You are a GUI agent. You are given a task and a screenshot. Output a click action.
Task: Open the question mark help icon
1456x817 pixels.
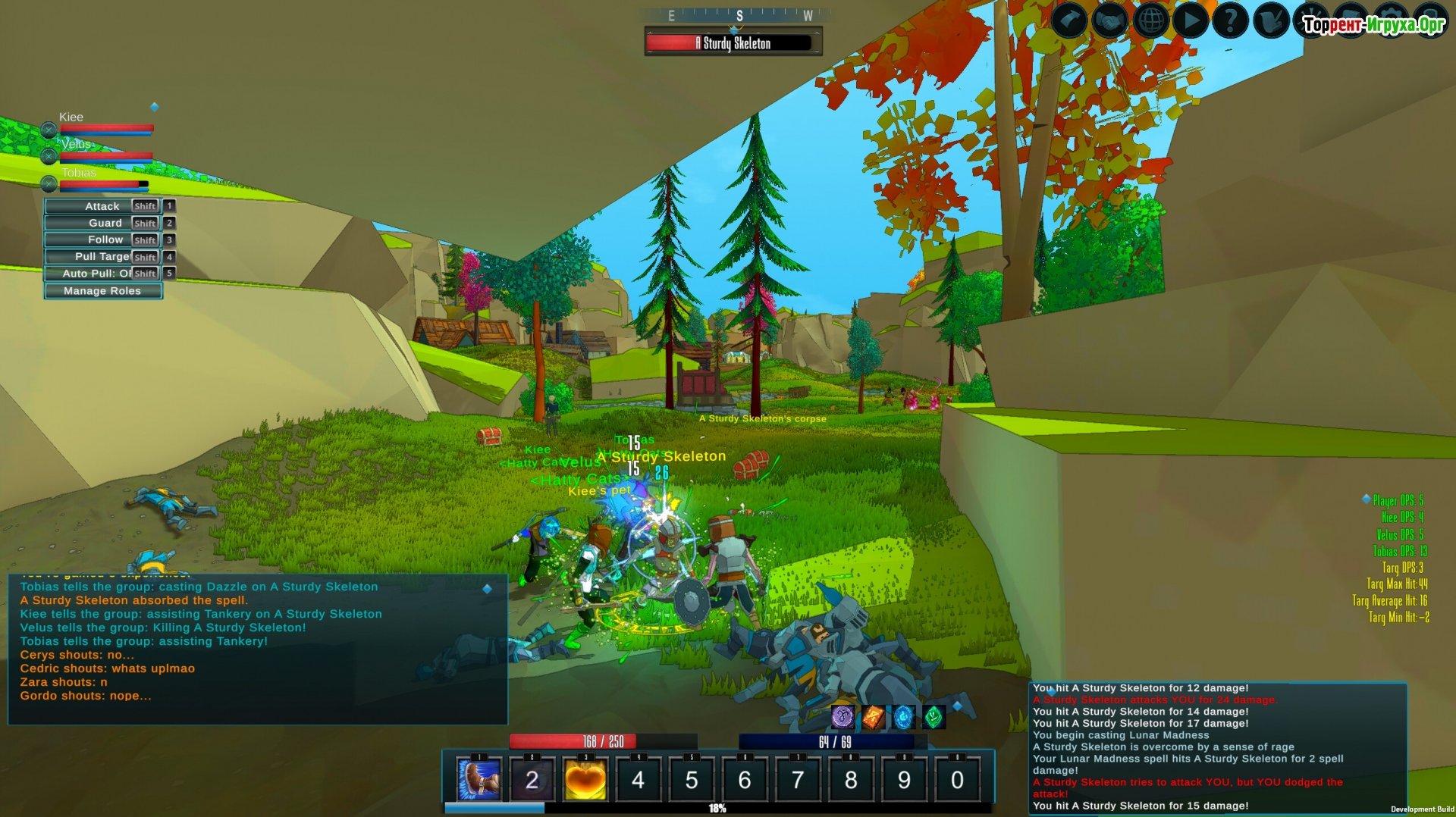1231,20
